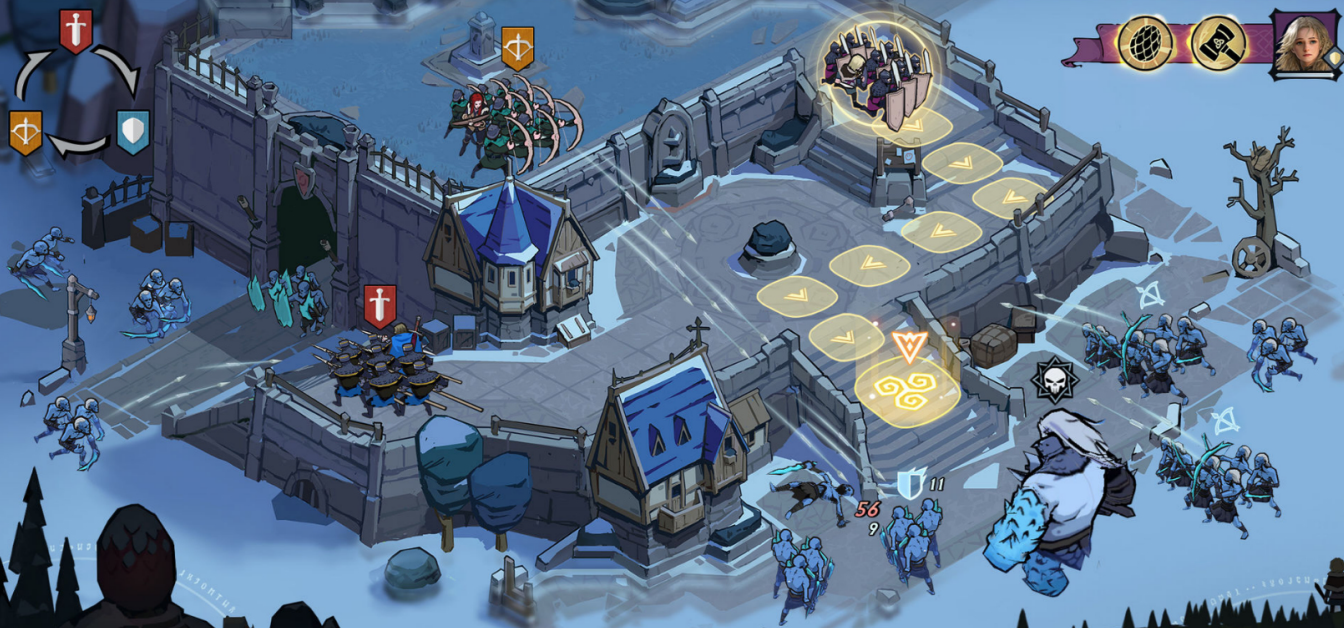This screenshot has width=1344, height=628.
Task: Activate the hammer ability icon
Action: point(1217,43)
